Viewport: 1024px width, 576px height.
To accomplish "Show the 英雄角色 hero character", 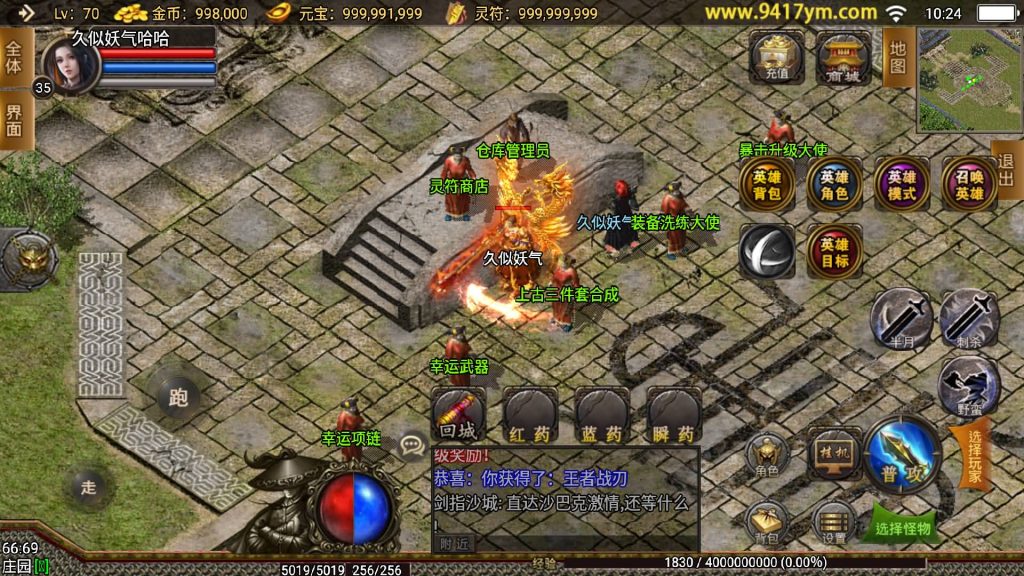I will 834,185.
